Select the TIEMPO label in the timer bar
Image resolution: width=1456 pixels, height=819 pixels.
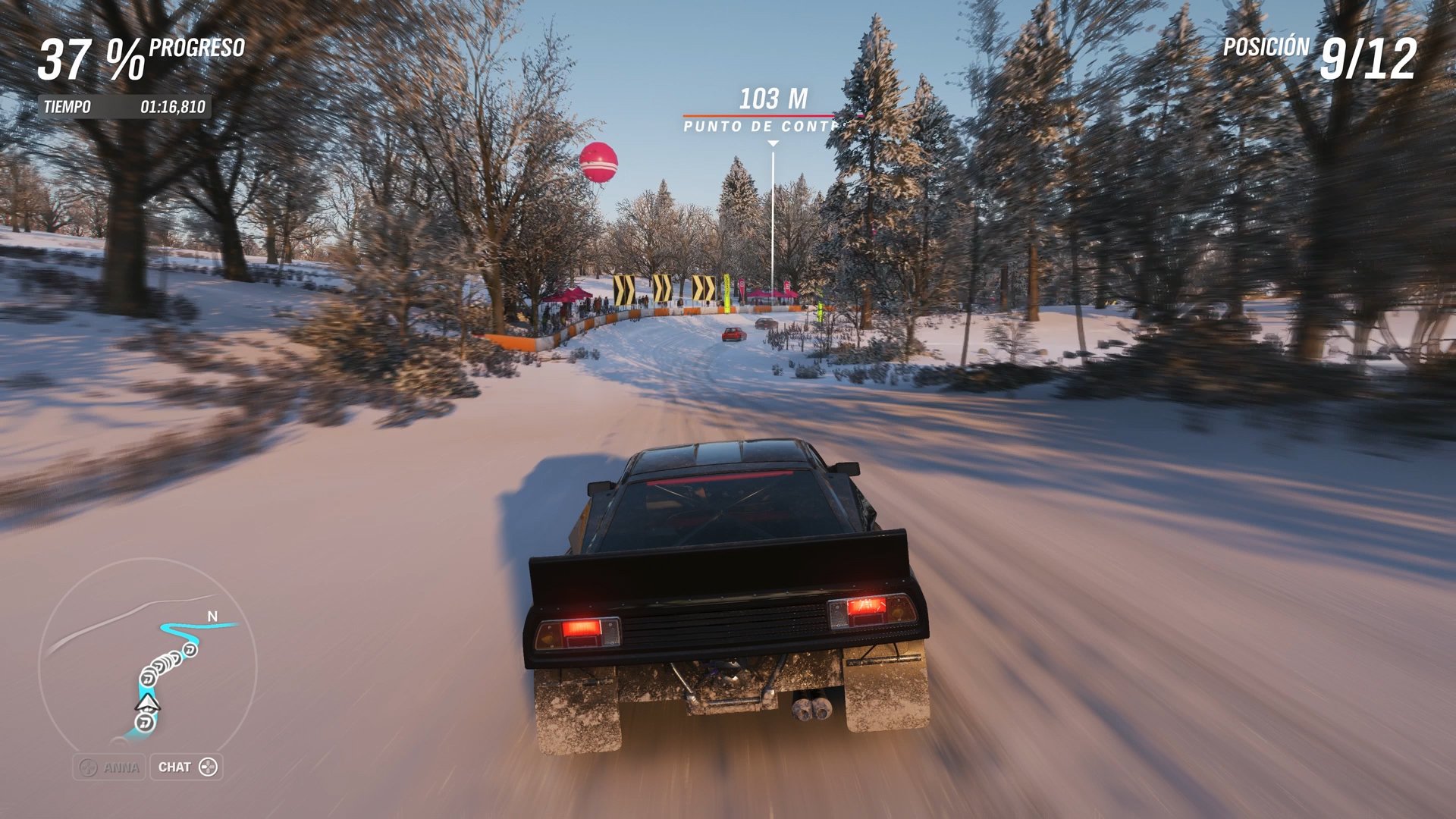point(67,107)
